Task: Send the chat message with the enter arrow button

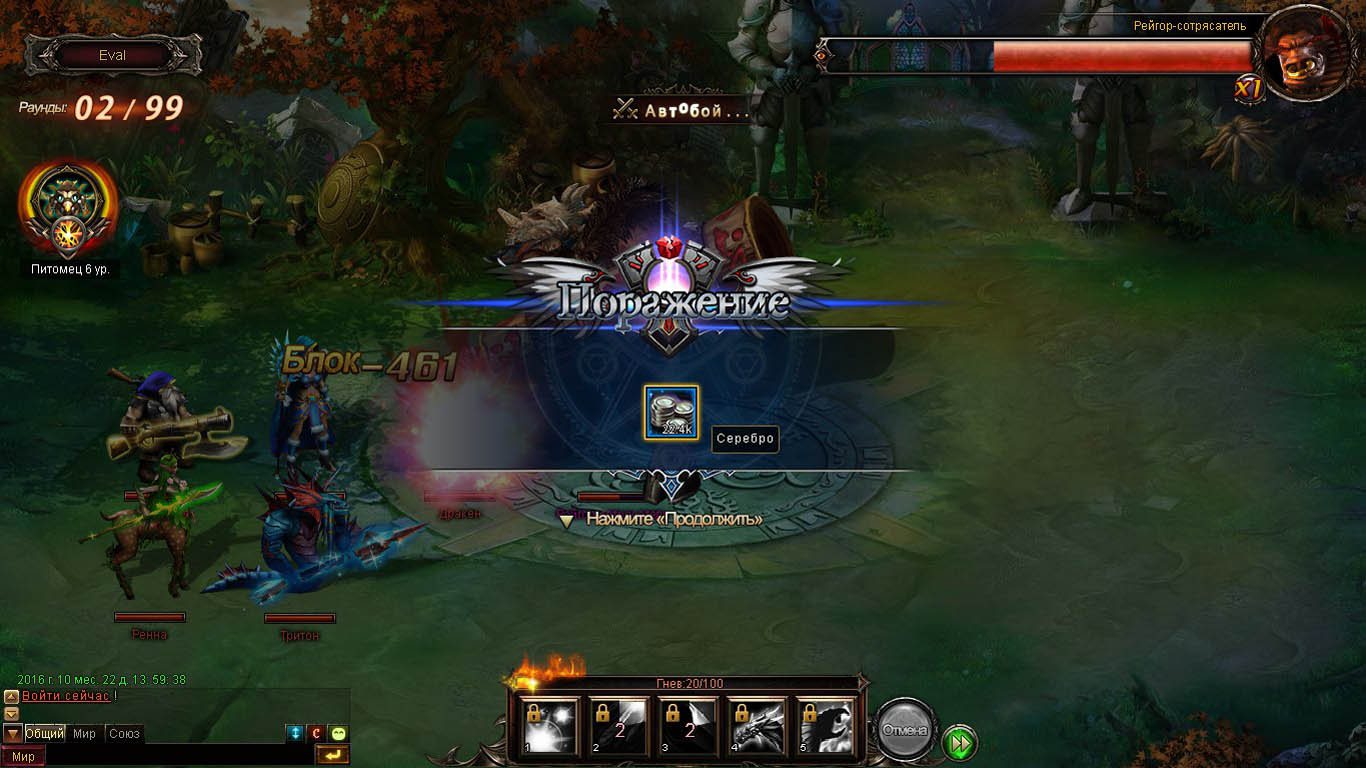Action: coord(332,755)
